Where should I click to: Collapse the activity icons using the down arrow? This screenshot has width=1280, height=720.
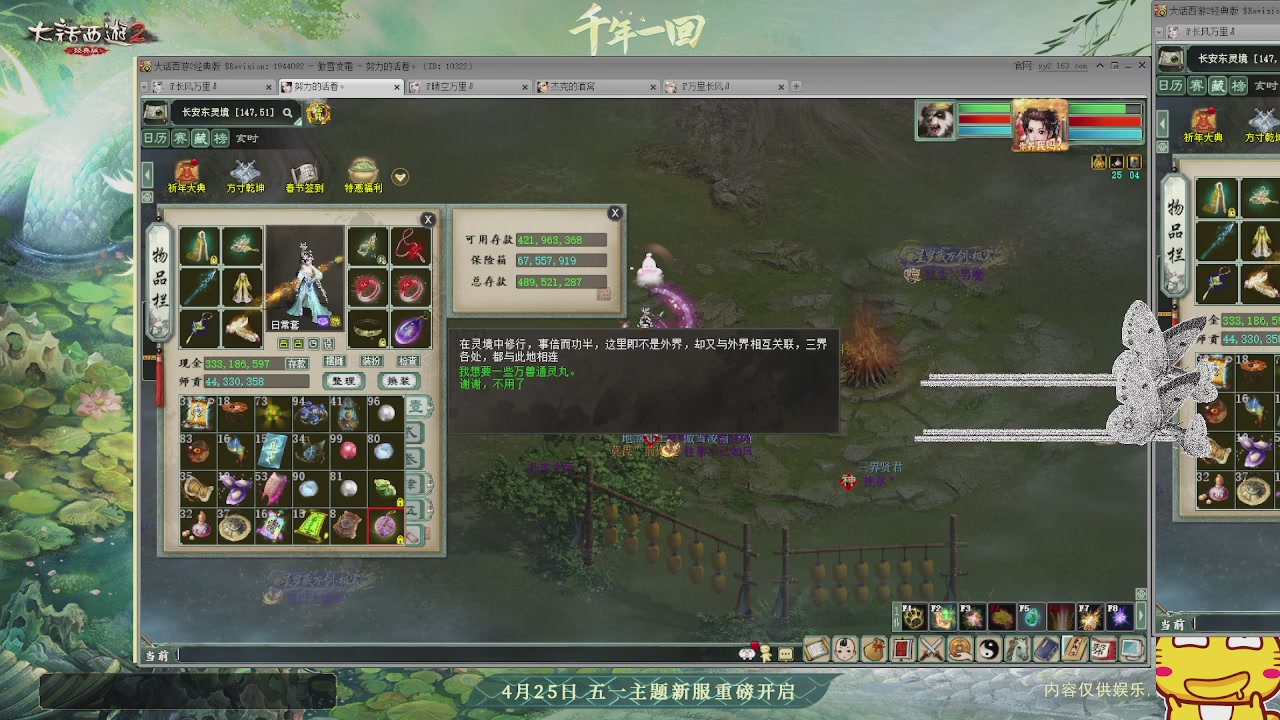pos(398,177)
